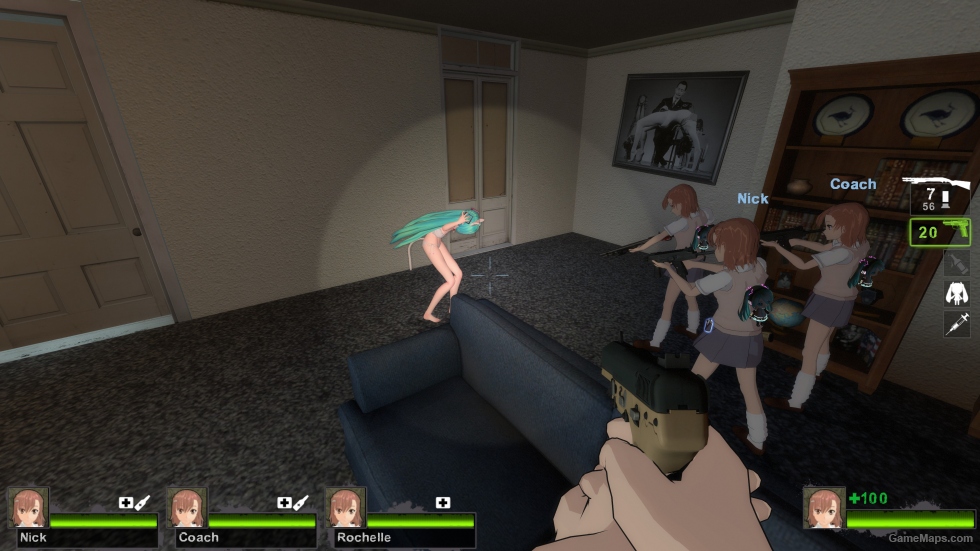Image resolution: width=980 pixels, height=551 pixels.
Task: Select the adrenaline syringe slot
Action: [956, 323]
